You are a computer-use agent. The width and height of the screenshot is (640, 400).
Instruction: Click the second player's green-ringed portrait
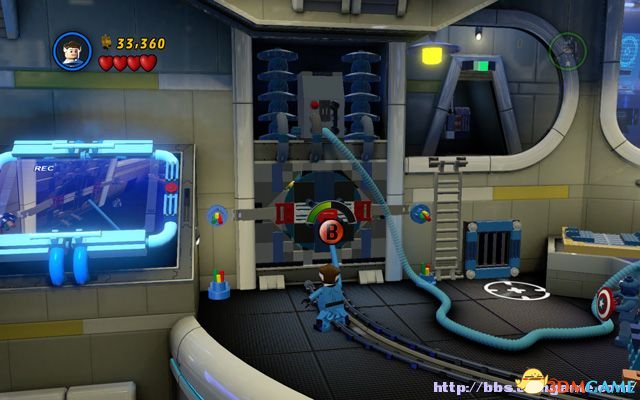pyautogui.click(x=566, y=51)
